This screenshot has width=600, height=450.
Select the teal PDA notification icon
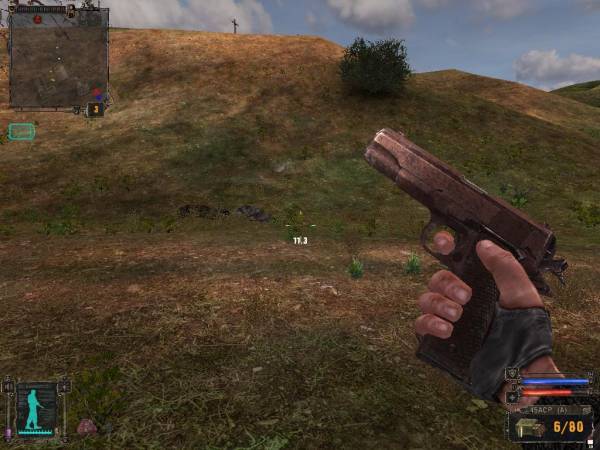tap(21, 131)
